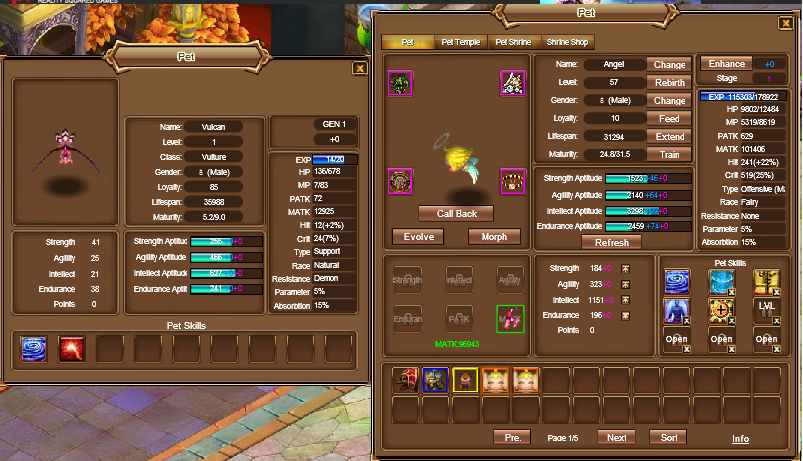
Task: Close the Vulcan pet window
Action: pyautogui.click(x=360, y=69)
